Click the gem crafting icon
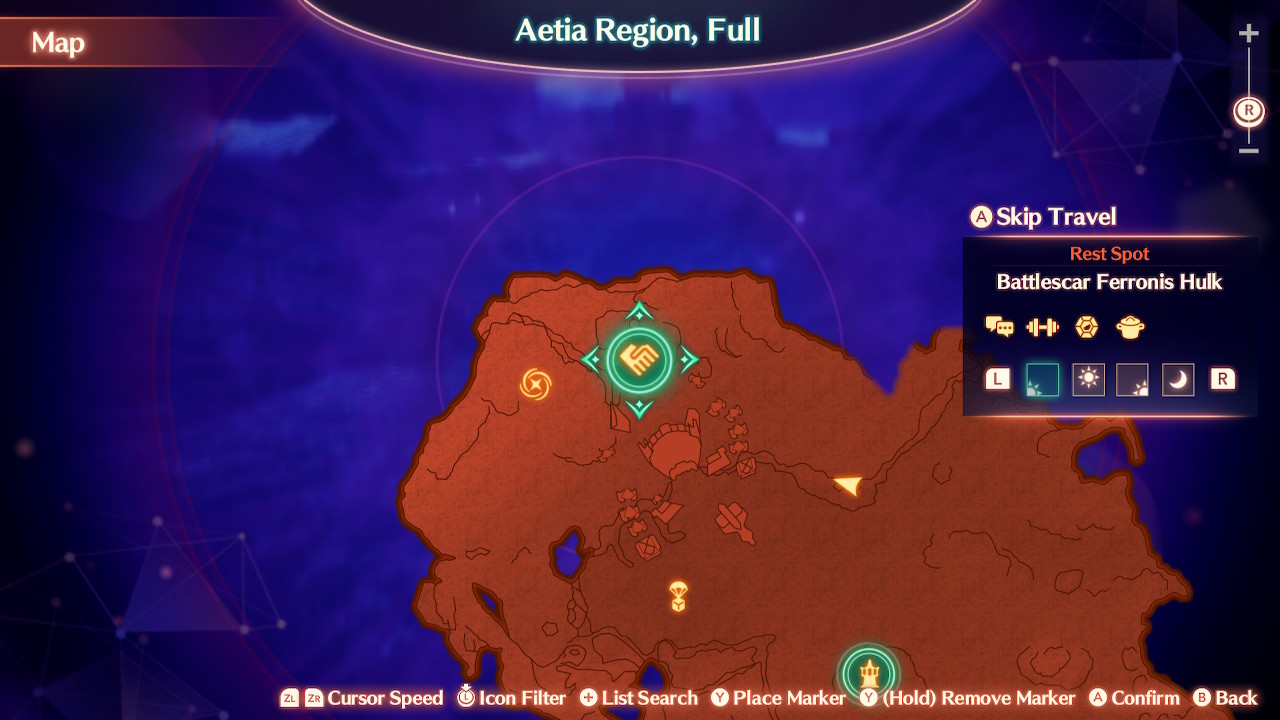This screenshot has height=720, width=1280. 1086,327
